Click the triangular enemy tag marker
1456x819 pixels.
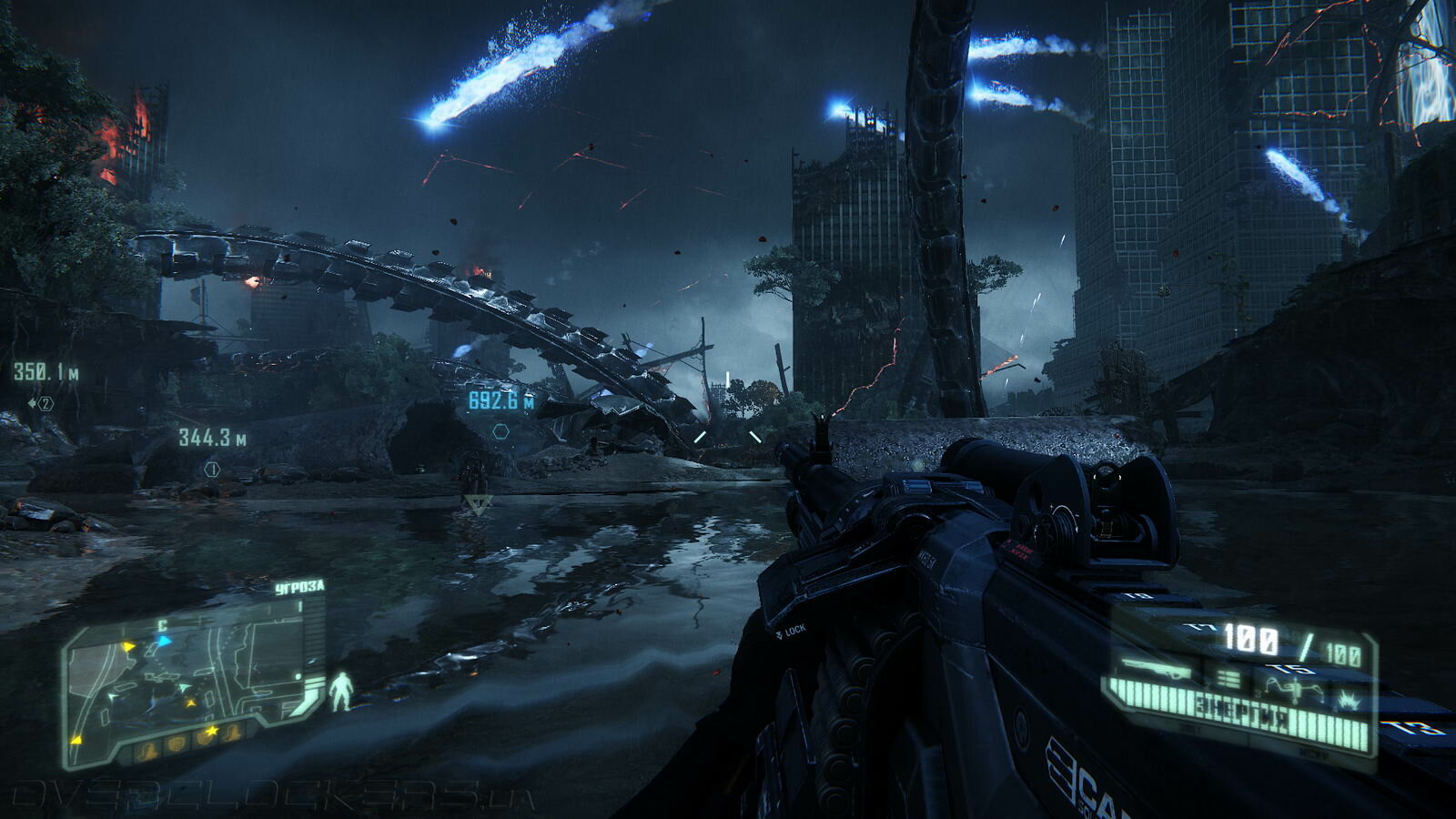[476, 503]
